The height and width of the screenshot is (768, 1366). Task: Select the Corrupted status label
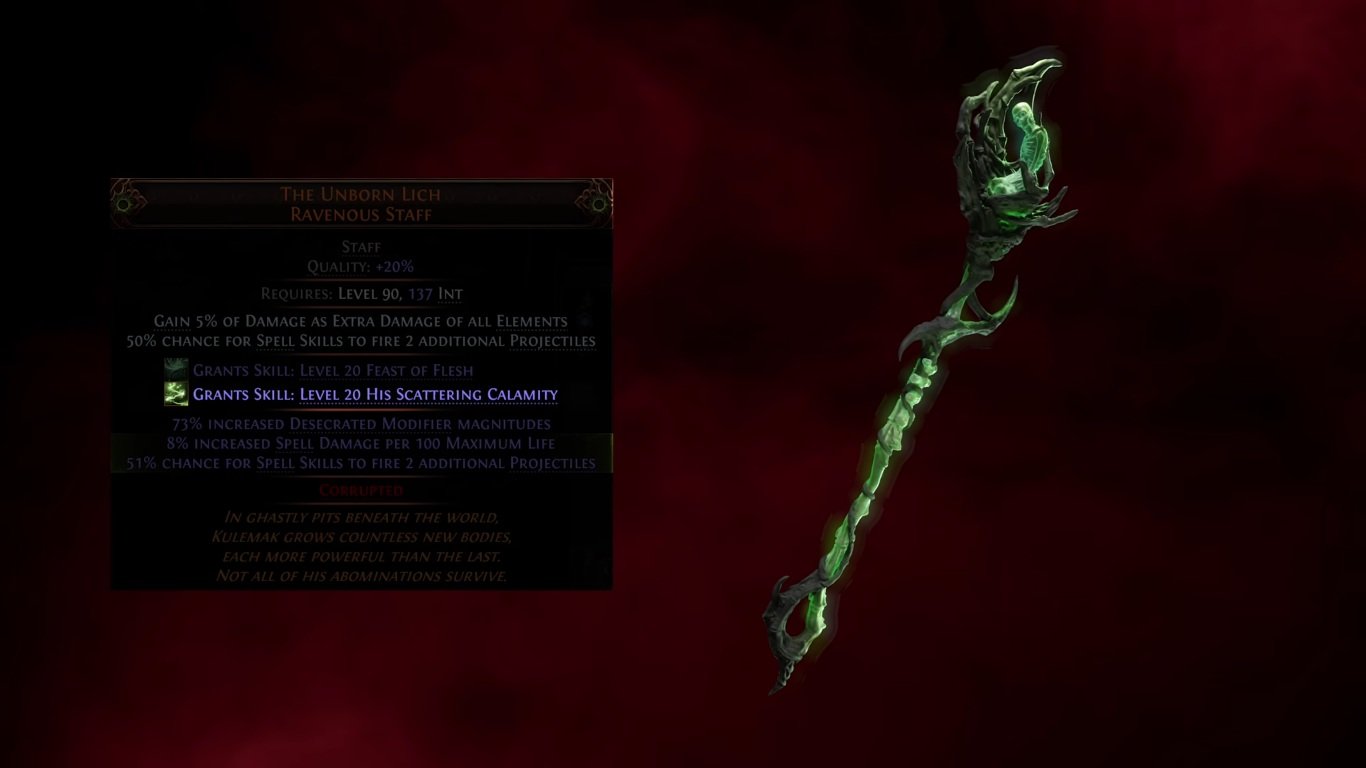coord(362,489)
